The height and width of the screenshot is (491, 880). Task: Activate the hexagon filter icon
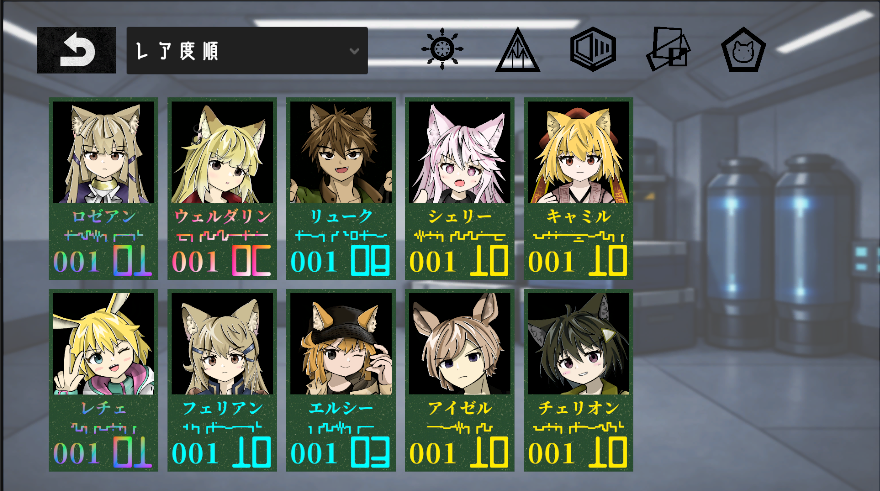coord(592,49)
